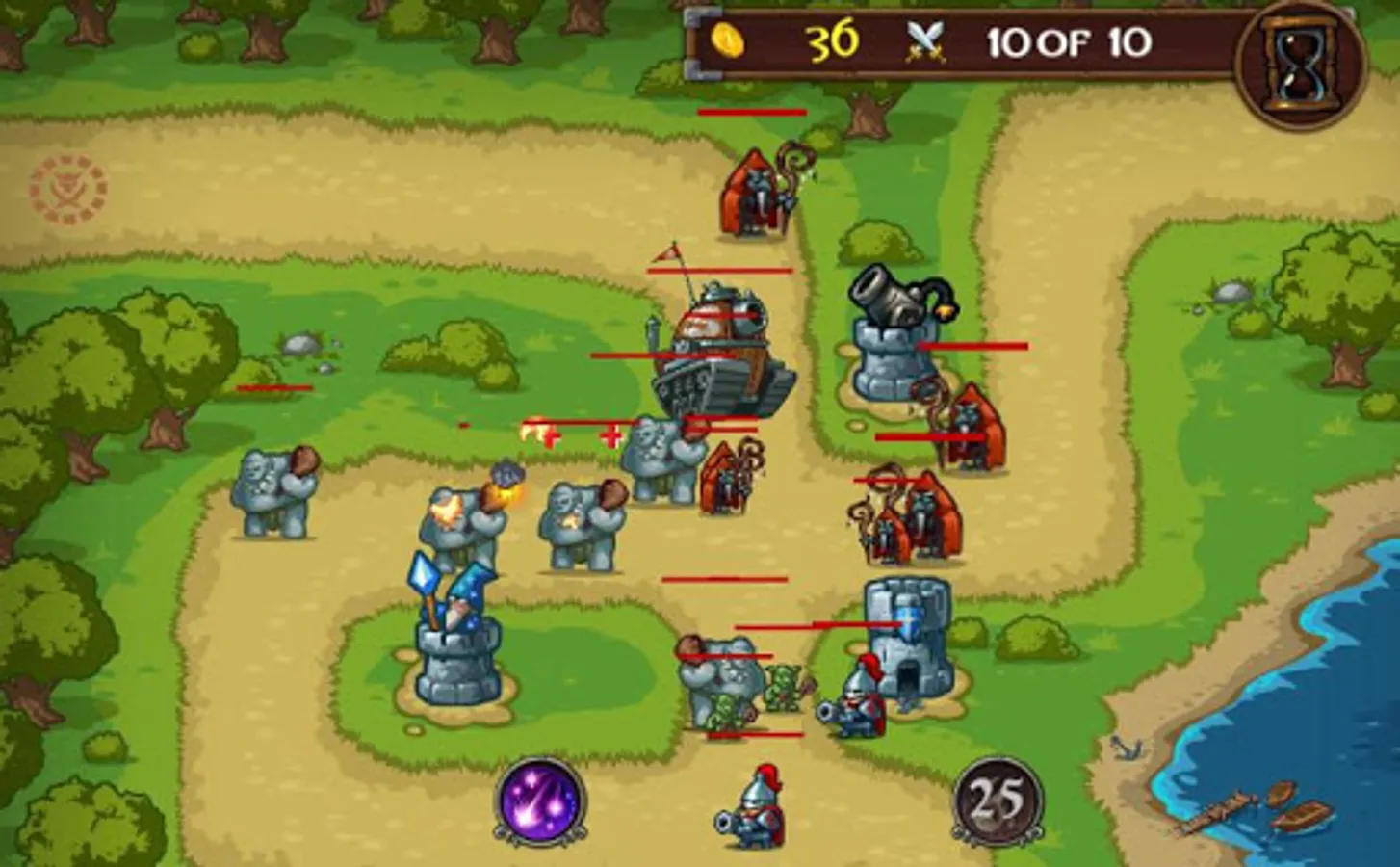Click the crossed swords wave icon

click(x=922, y=40)
